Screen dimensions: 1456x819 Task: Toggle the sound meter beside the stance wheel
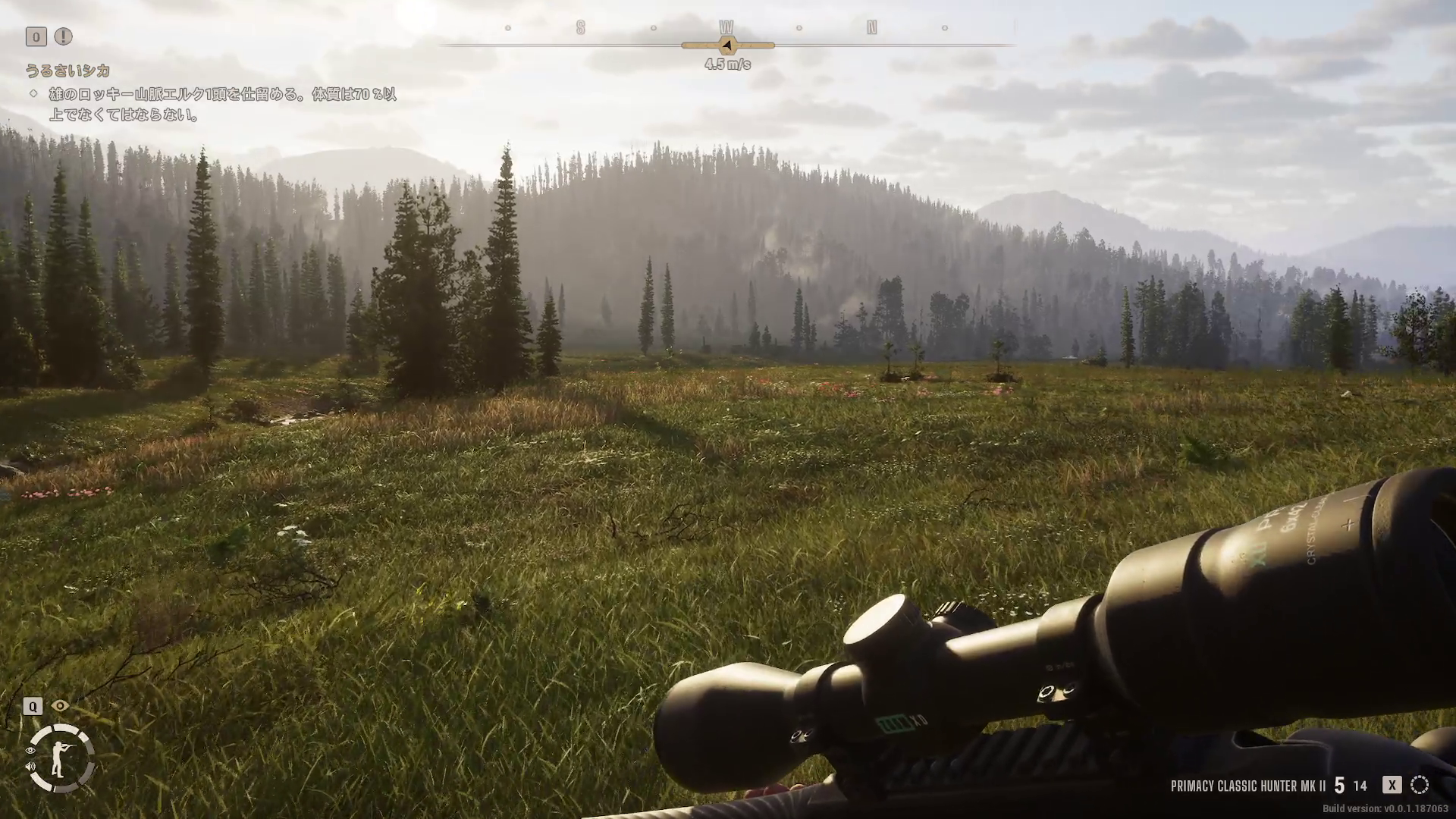30,767
